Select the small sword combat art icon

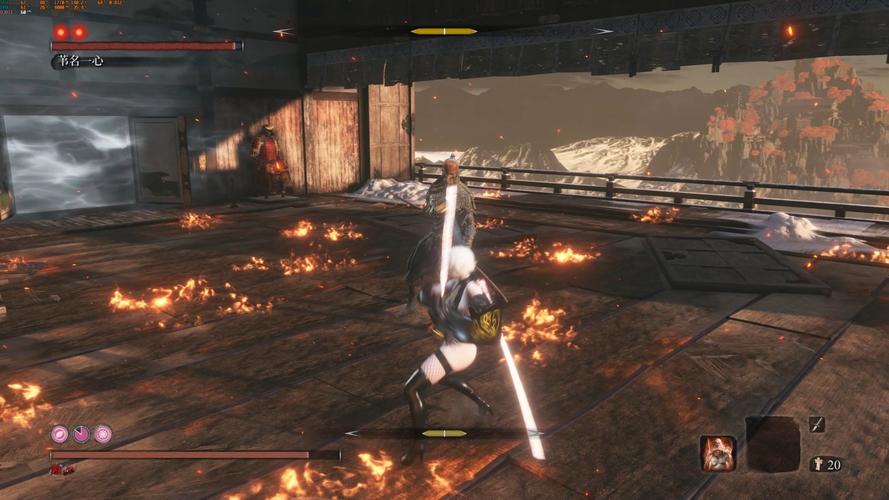(x=817, y=425)
